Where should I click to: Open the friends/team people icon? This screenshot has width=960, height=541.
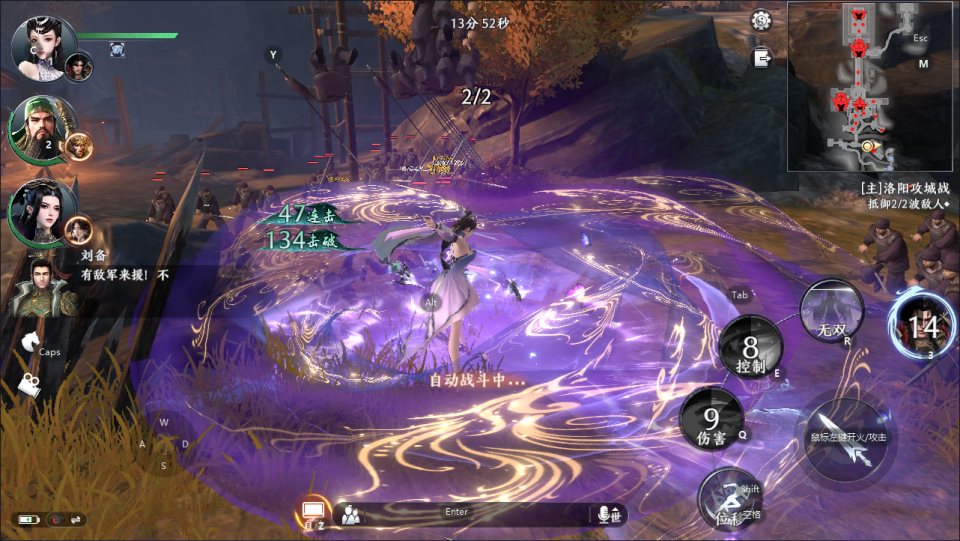pyautogui.click(x=350, y=514)
